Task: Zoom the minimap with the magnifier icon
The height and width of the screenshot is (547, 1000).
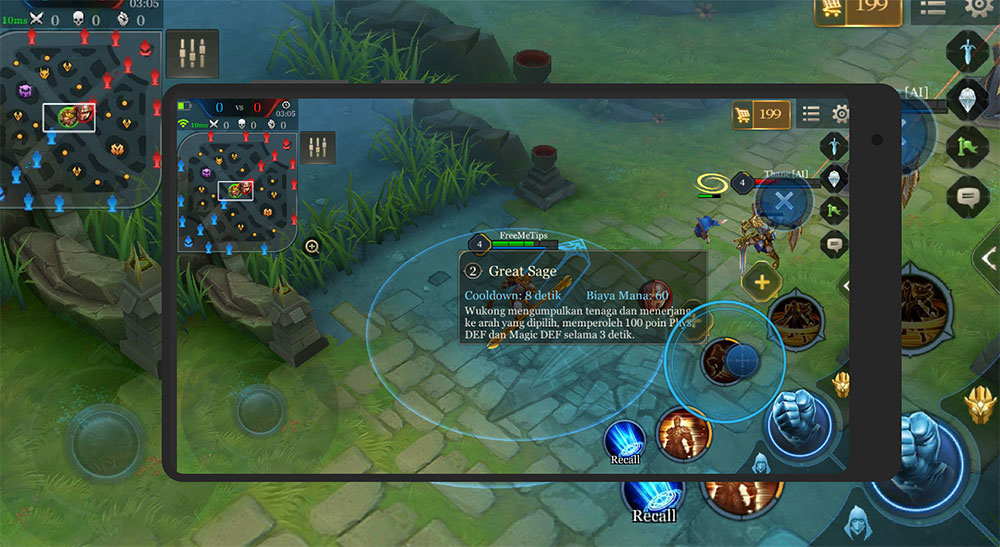Action: [x=312, y=246]
